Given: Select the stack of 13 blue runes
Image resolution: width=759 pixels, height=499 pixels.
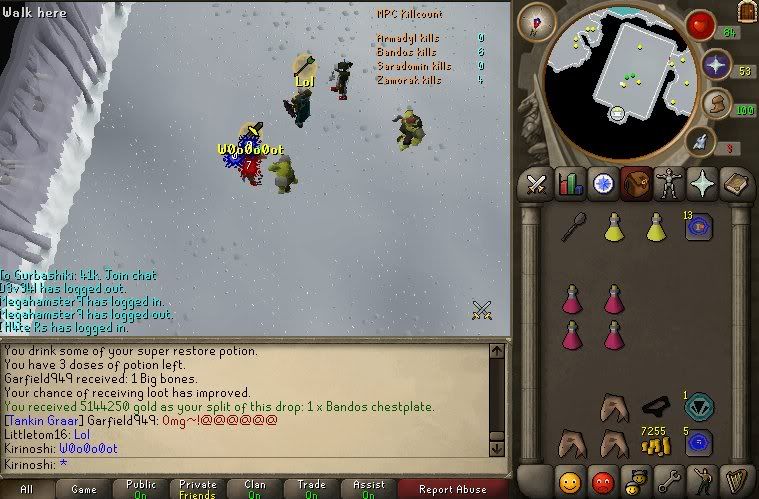Looking at the screenshot, I should tap(697, 226).
